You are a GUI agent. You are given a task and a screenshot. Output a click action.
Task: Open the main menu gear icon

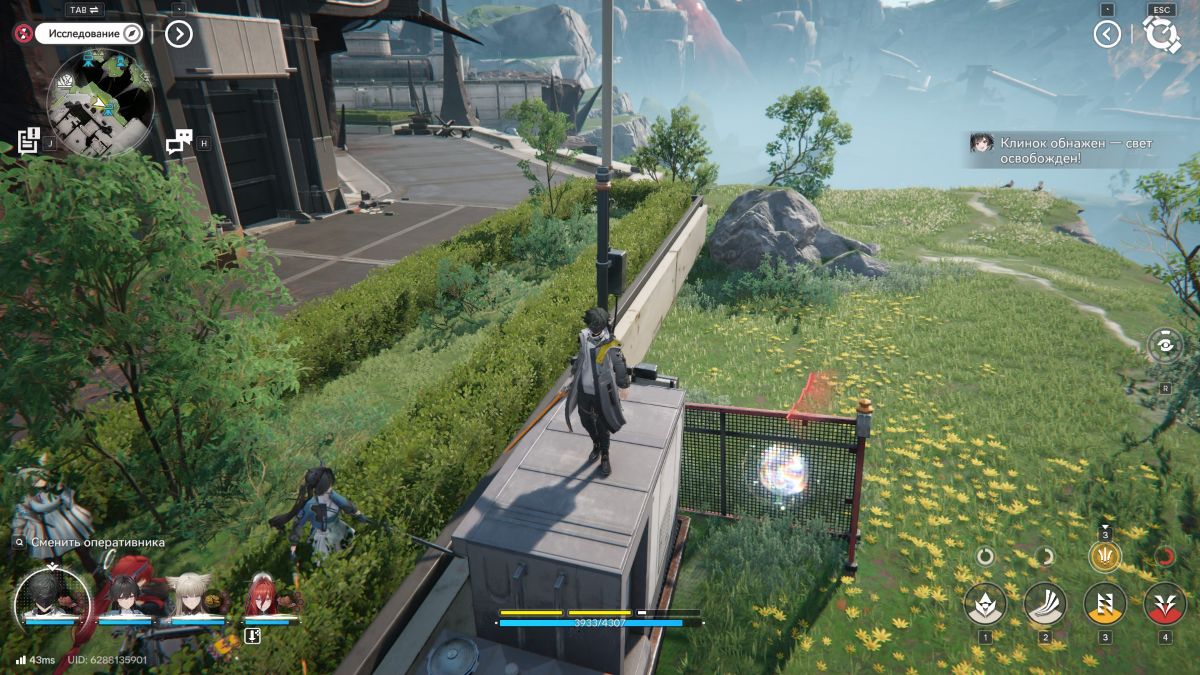click(1161, 34)
